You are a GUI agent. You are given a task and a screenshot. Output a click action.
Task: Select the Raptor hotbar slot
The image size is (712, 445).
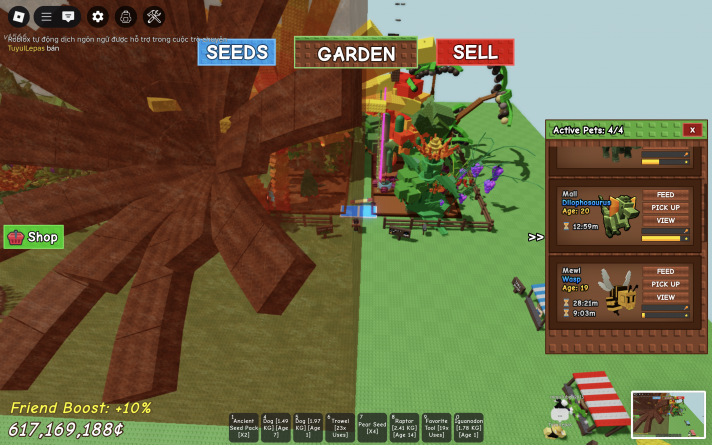[x=404, y=427]
